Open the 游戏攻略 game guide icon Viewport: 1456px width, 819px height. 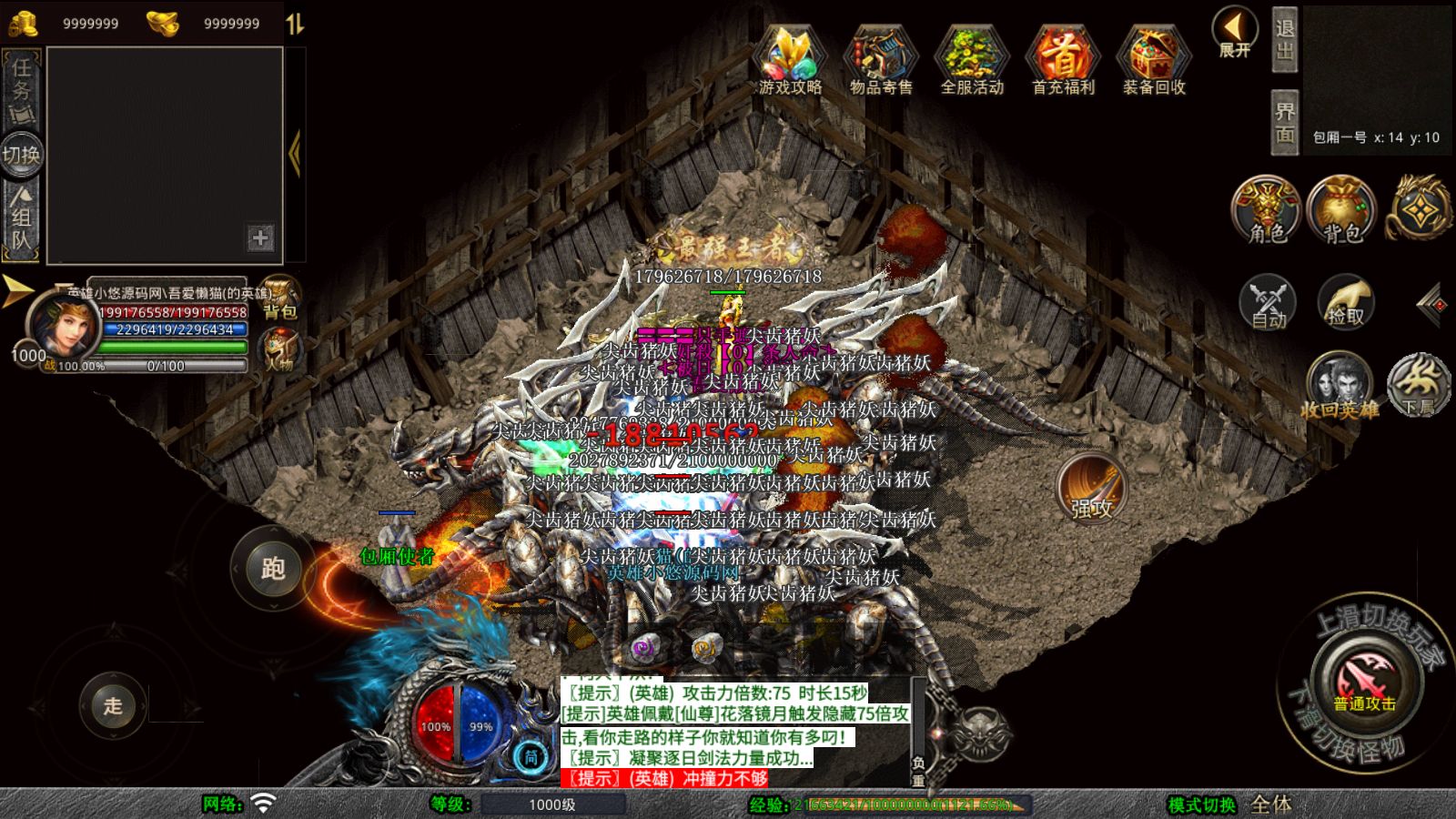(790, 59)
